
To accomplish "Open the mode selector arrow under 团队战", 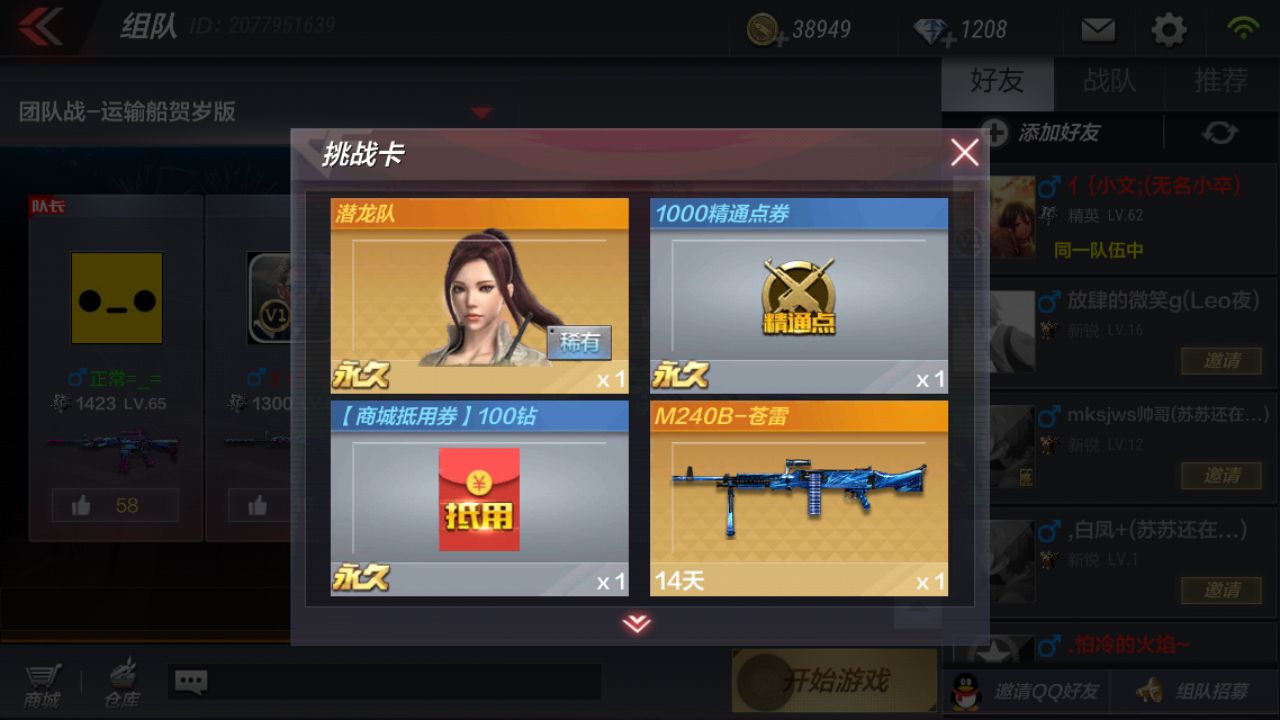I will pos(480,113).
